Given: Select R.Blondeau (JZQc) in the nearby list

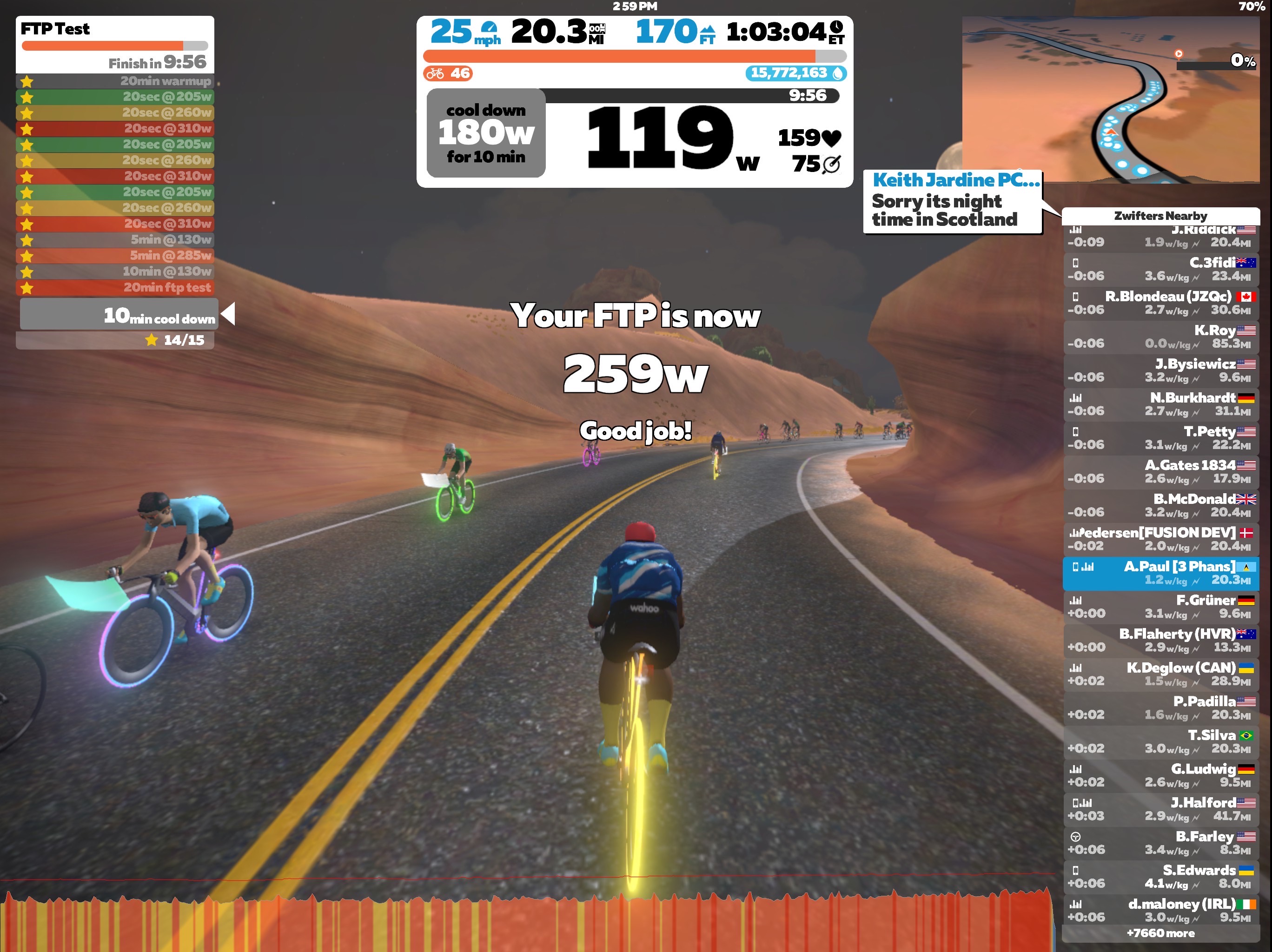Looking at the screenshot, I should (x=1160, y=303).
